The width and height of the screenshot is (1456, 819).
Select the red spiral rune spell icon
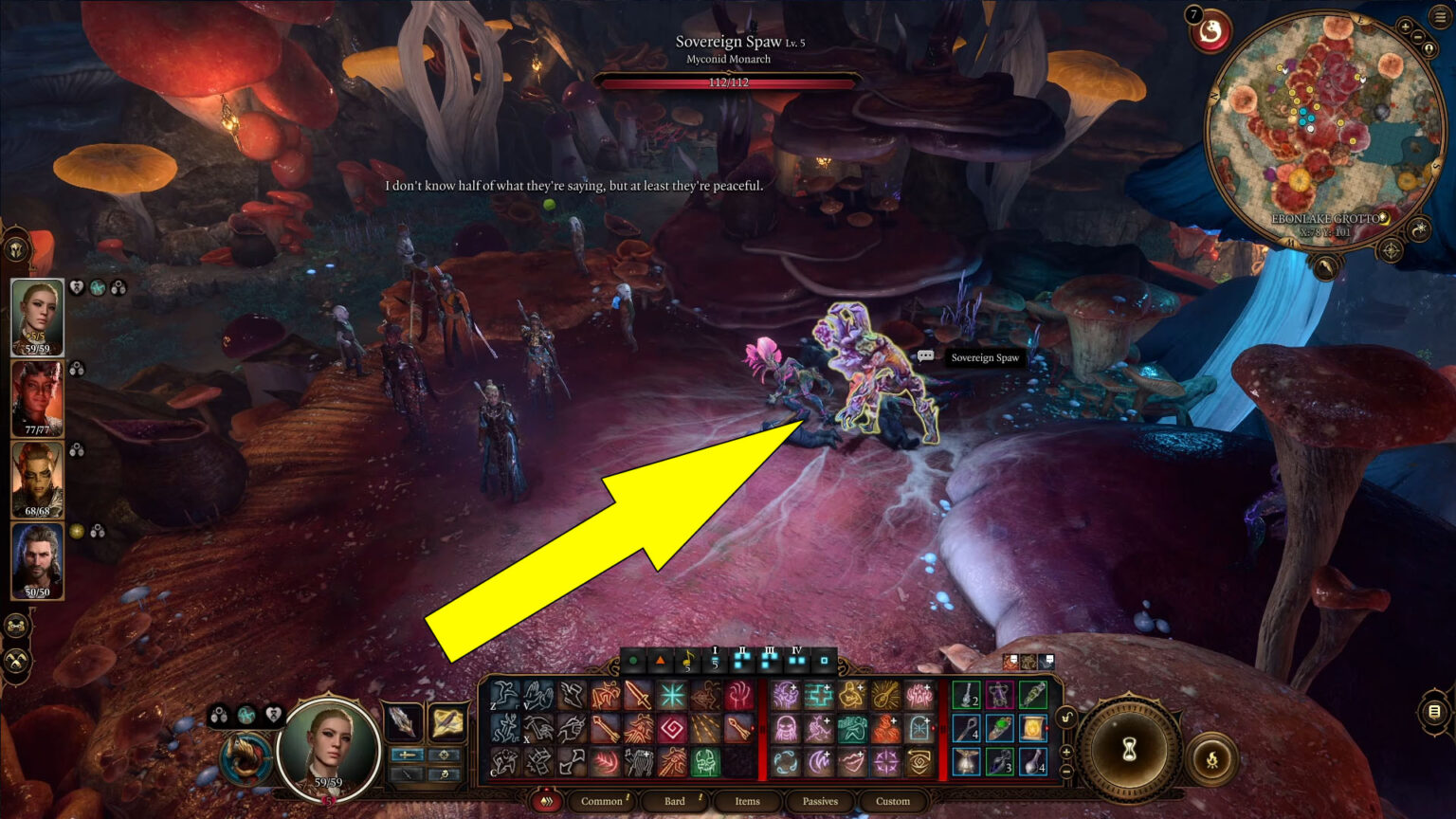[670, 727]
